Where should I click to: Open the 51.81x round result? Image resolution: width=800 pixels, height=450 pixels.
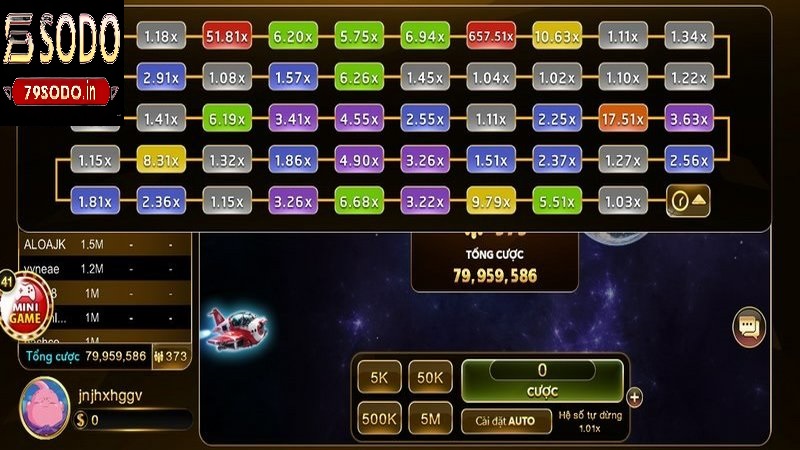226,37
